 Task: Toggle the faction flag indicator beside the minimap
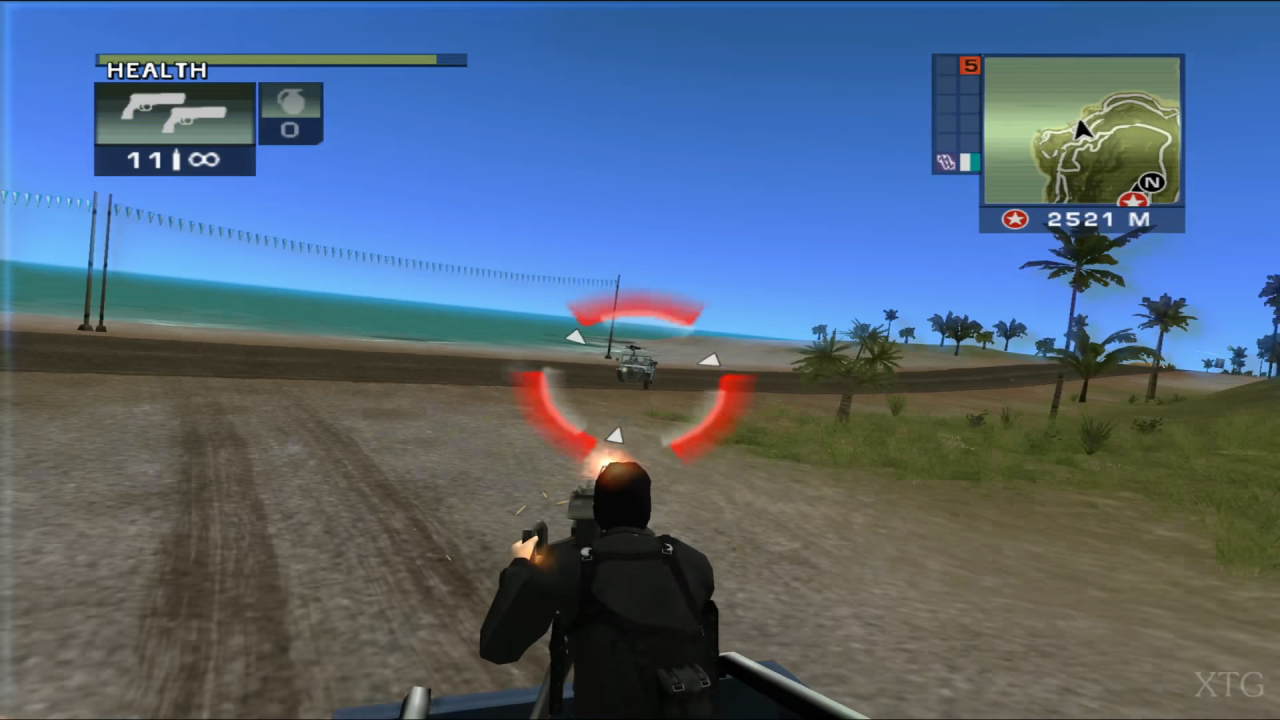click(x=968, y=163)
